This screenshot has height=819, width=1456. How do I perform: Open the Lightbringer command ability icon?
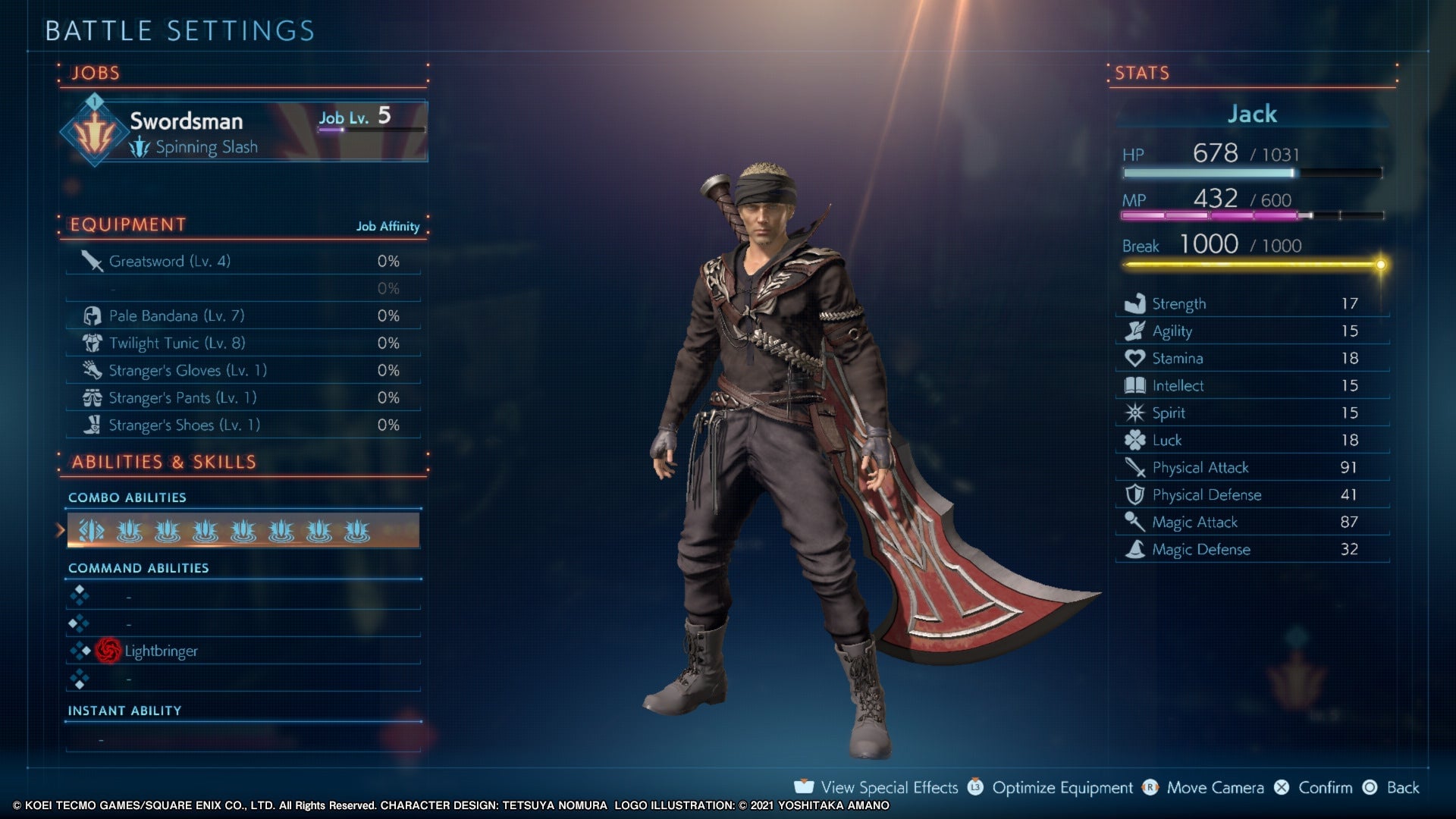pyautogui.click(x=109, y=650)
